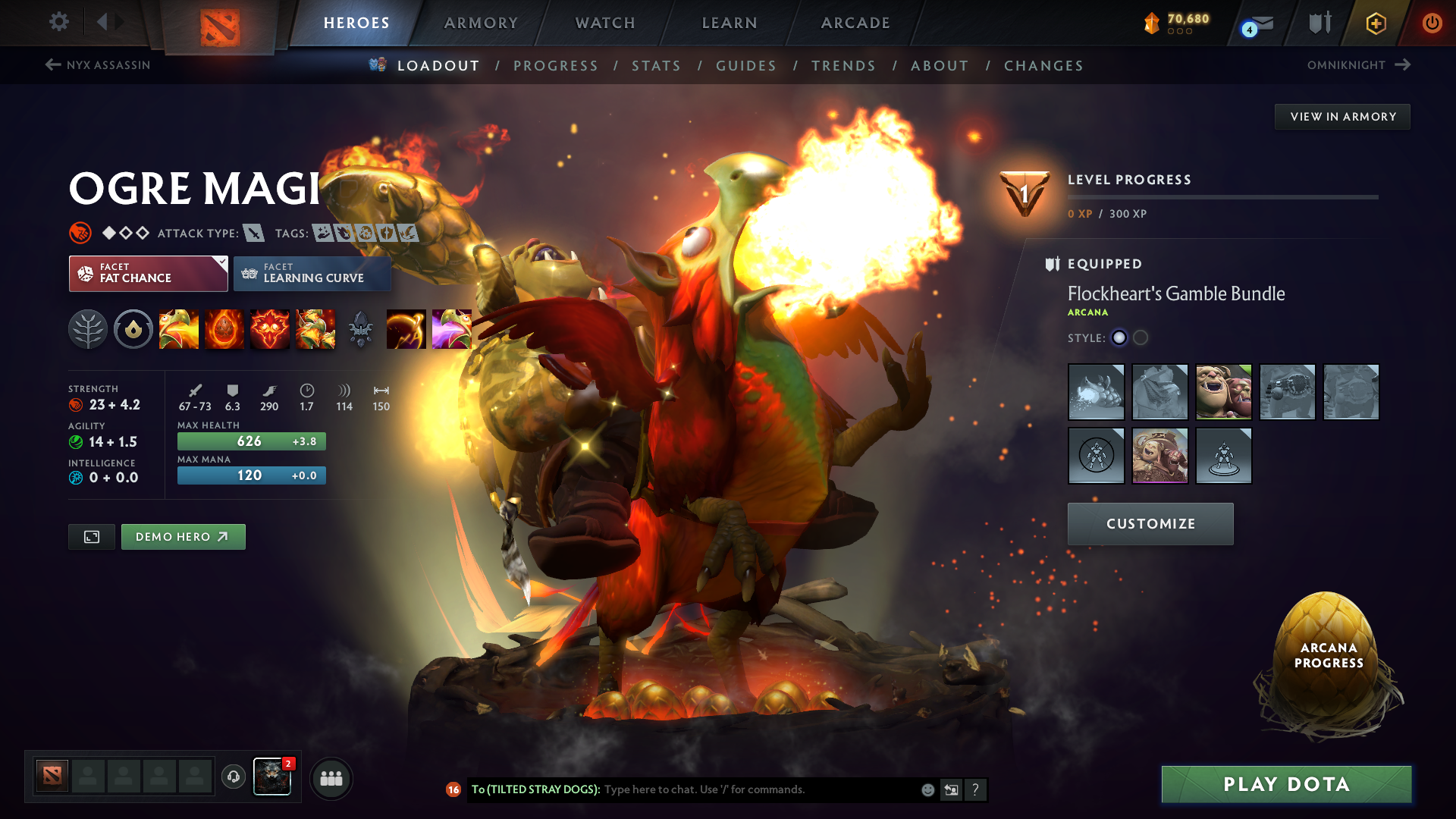1456x819 pixels.
Task: Expand the Fat Chance facet dropdown
Action: pos(148,273)
